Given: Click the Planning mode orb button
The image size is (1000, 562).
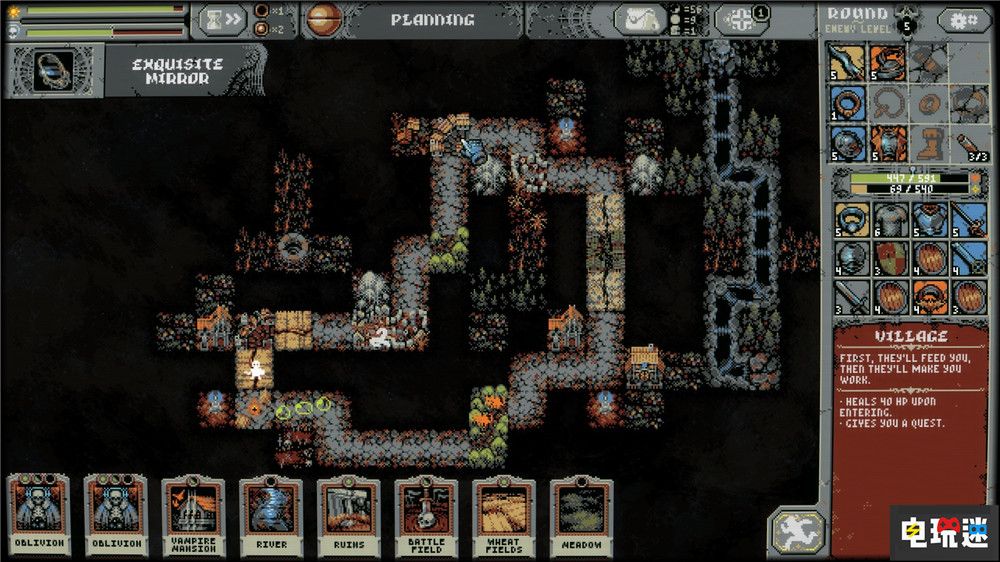Looking at the screenshot, I should pyautogui.click(x=323, y=19).
